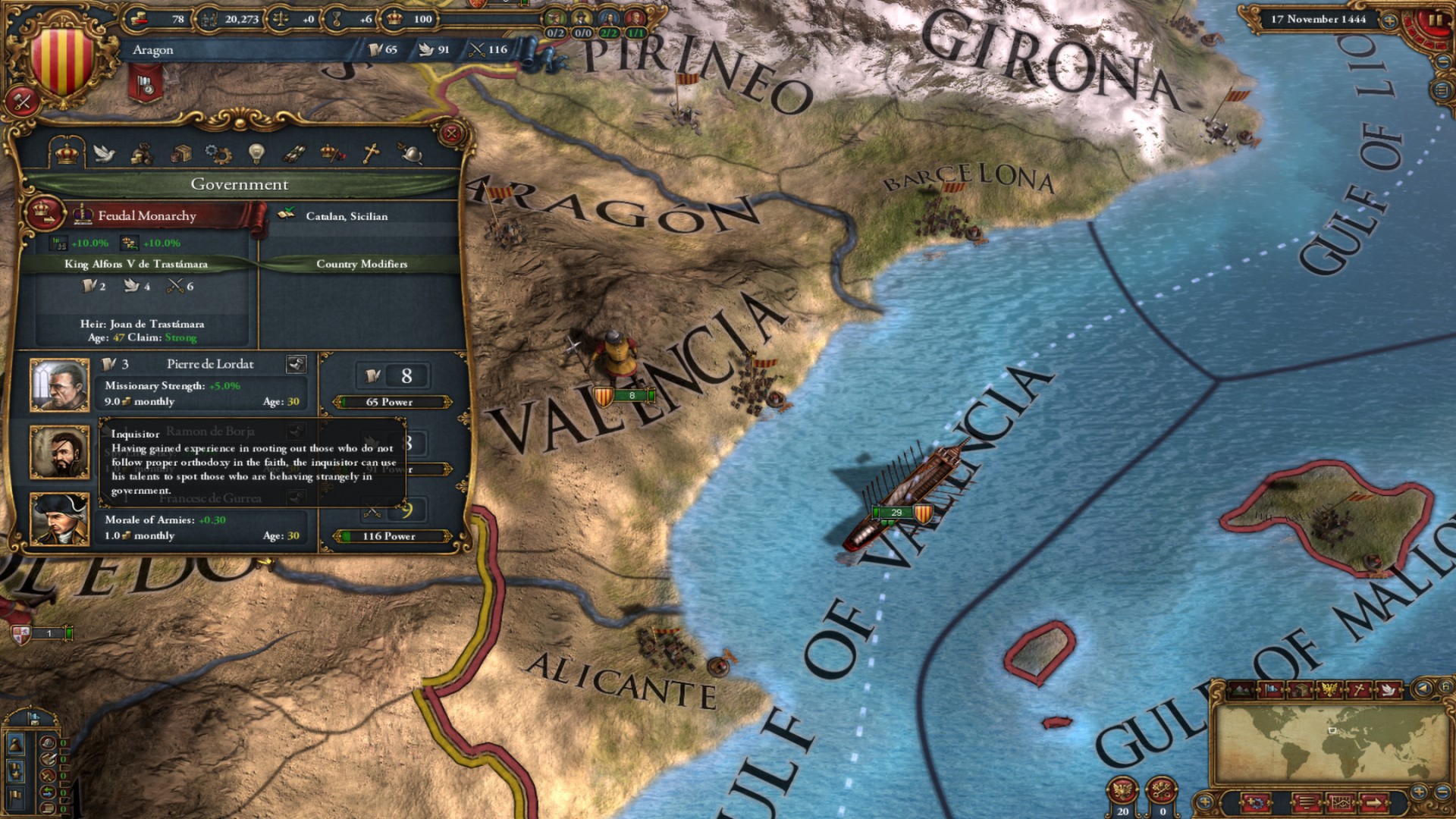Screen dimensions: 1456x819
Task: Switch to the political map mode flag
Action: (1270, 691)
